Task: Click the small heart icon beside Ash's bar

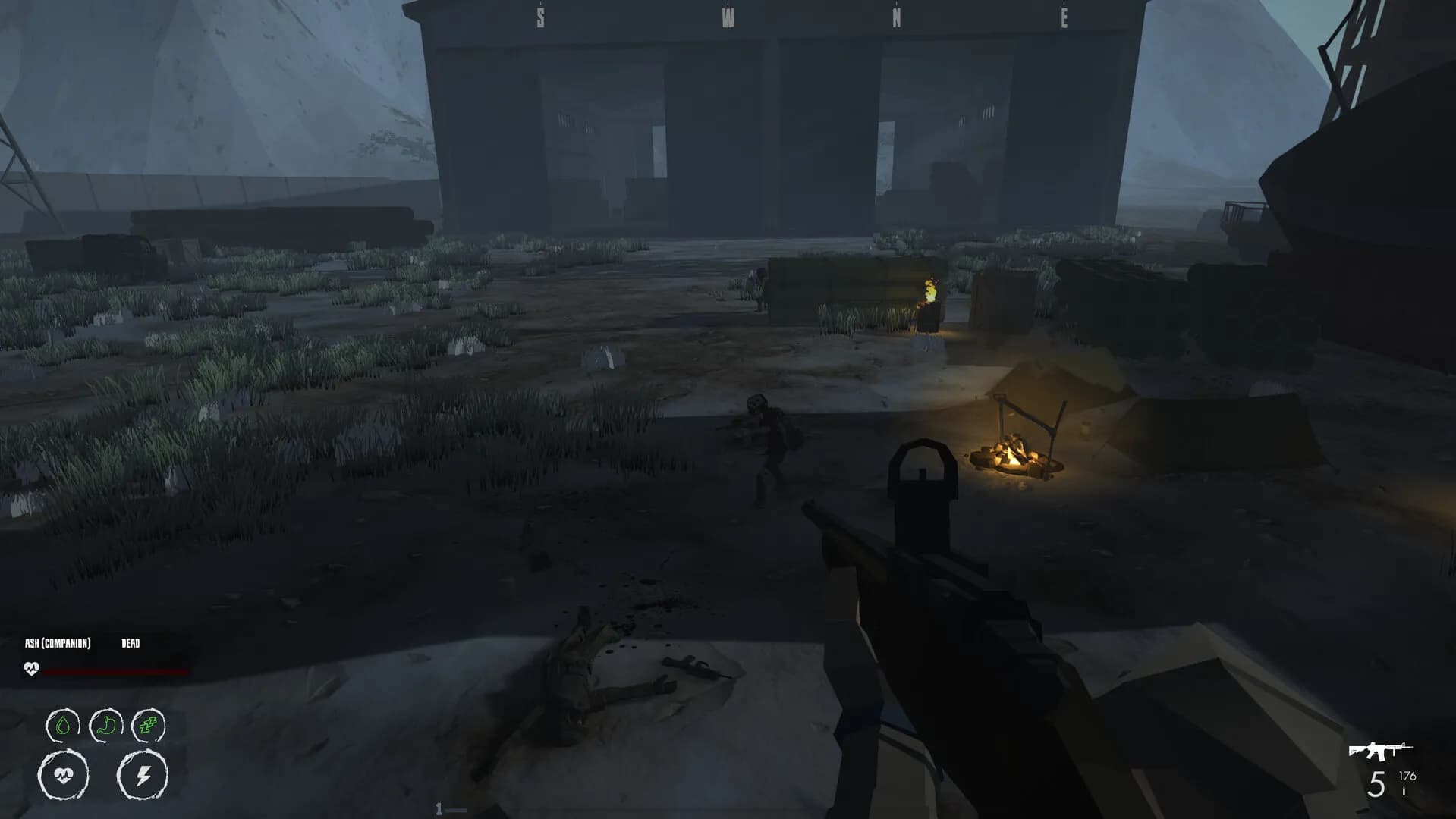Action: coord(31,669)
